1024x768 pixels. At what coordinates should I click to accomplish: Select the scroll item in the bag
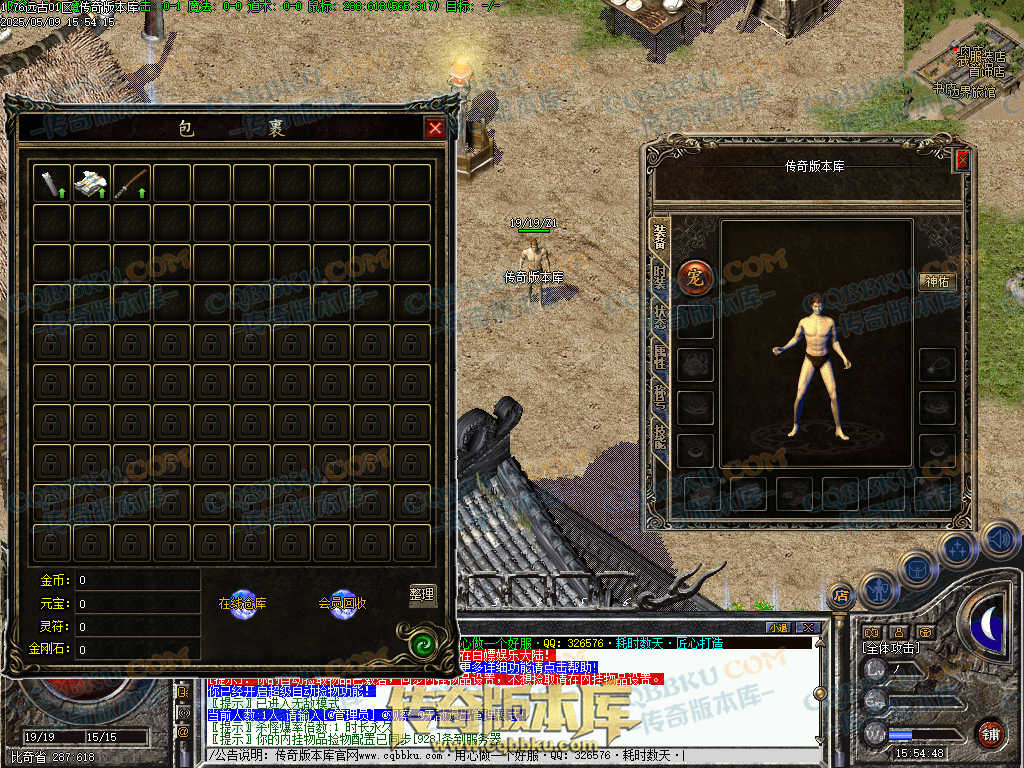51,182
